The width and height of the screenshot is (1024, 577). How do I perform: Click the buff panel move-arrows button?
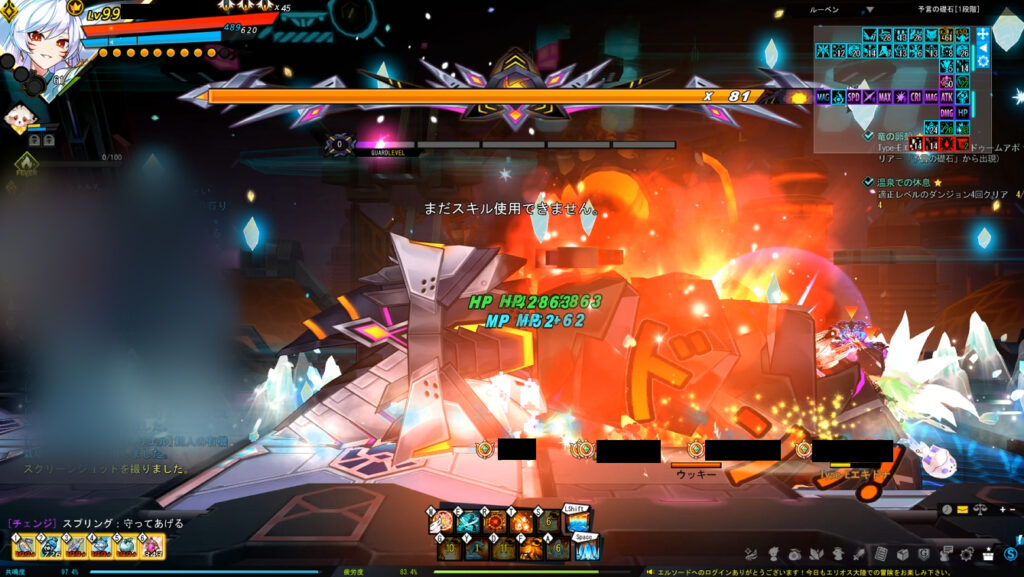tap(982, 33)
